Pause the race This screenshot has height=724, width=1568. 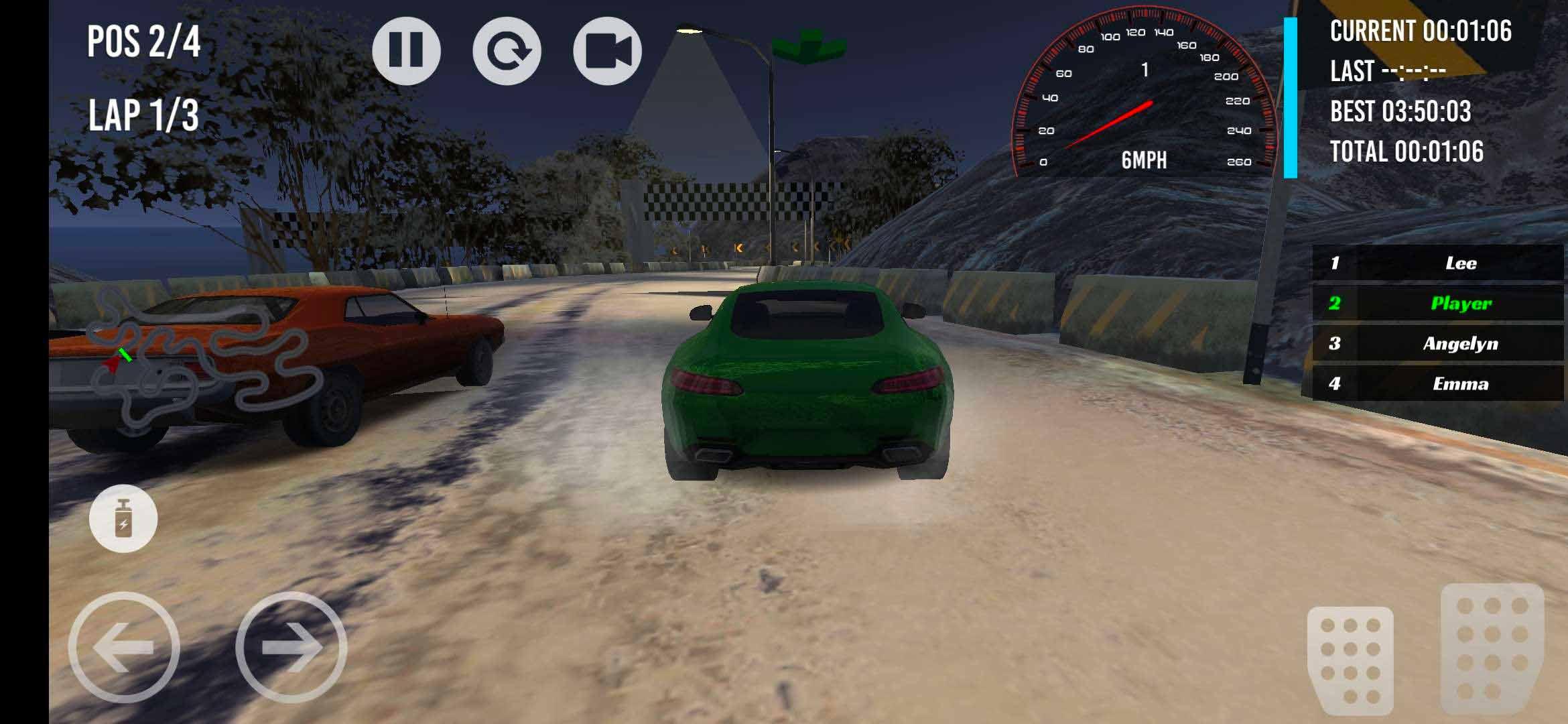(406, 51)
